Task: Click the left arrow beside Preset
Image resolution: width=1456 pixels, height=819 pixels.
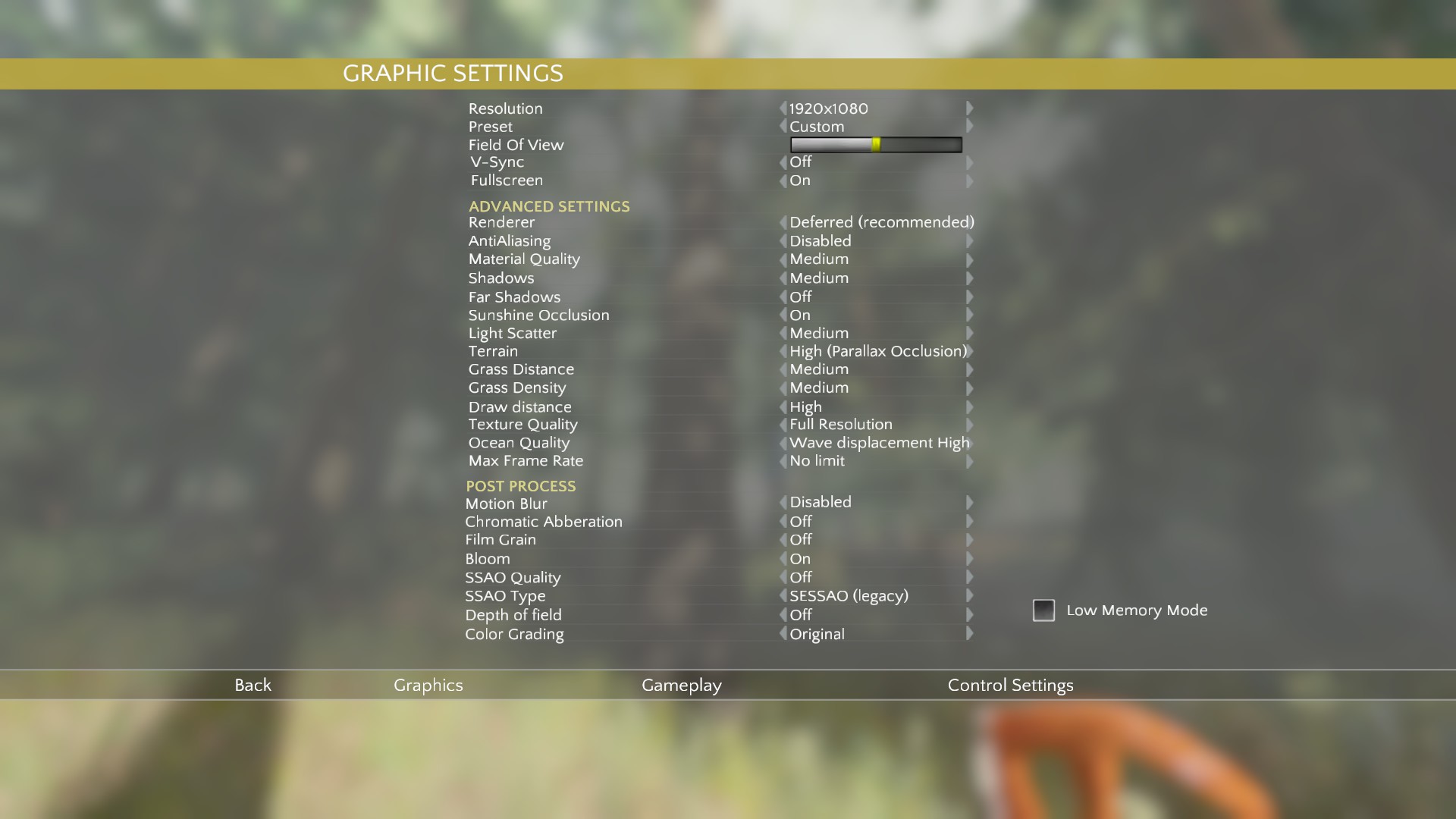Action: 783,127
